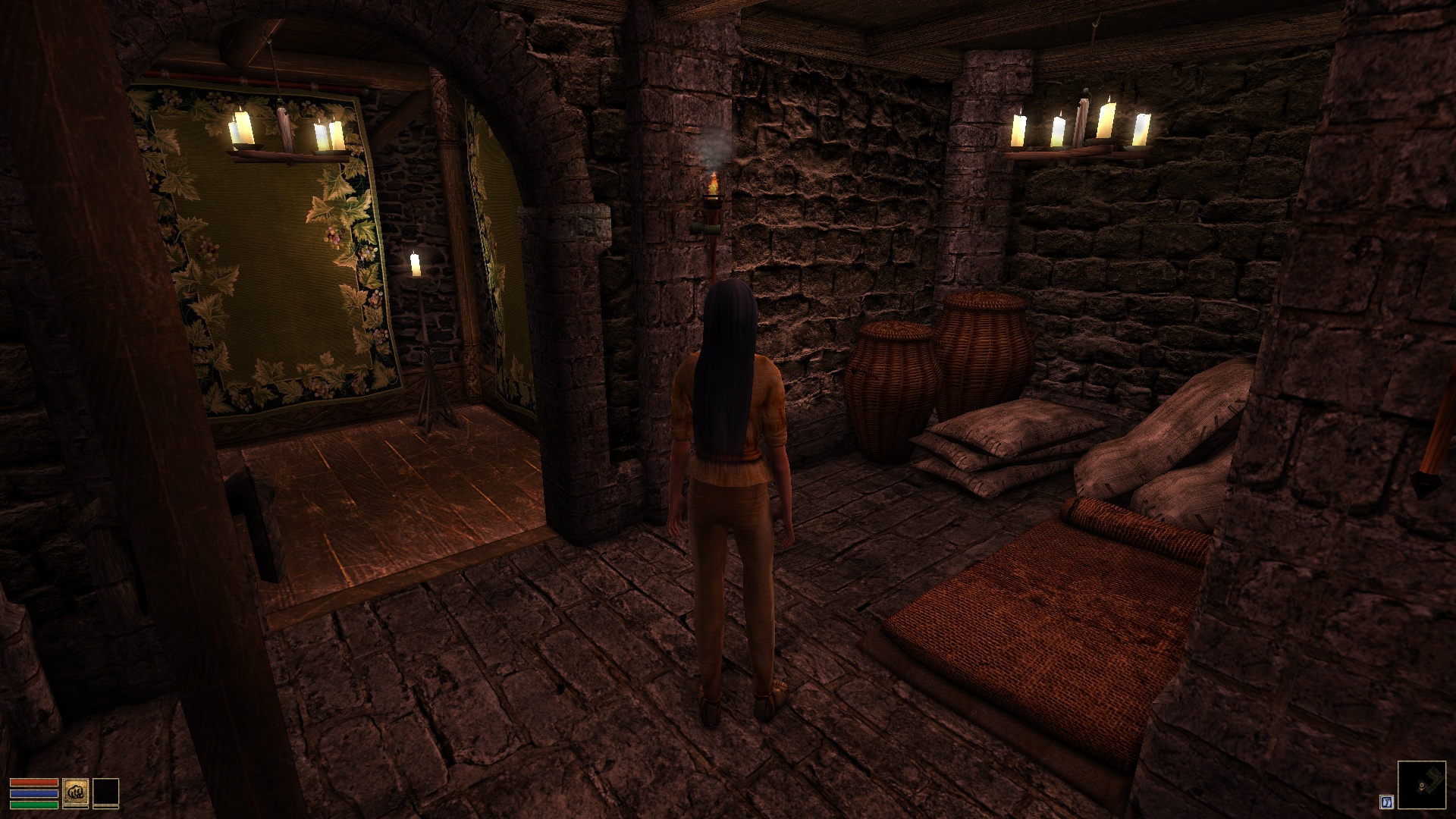Click the standing candle holder
Viewport: 1456px width, 819px height.
425,341
